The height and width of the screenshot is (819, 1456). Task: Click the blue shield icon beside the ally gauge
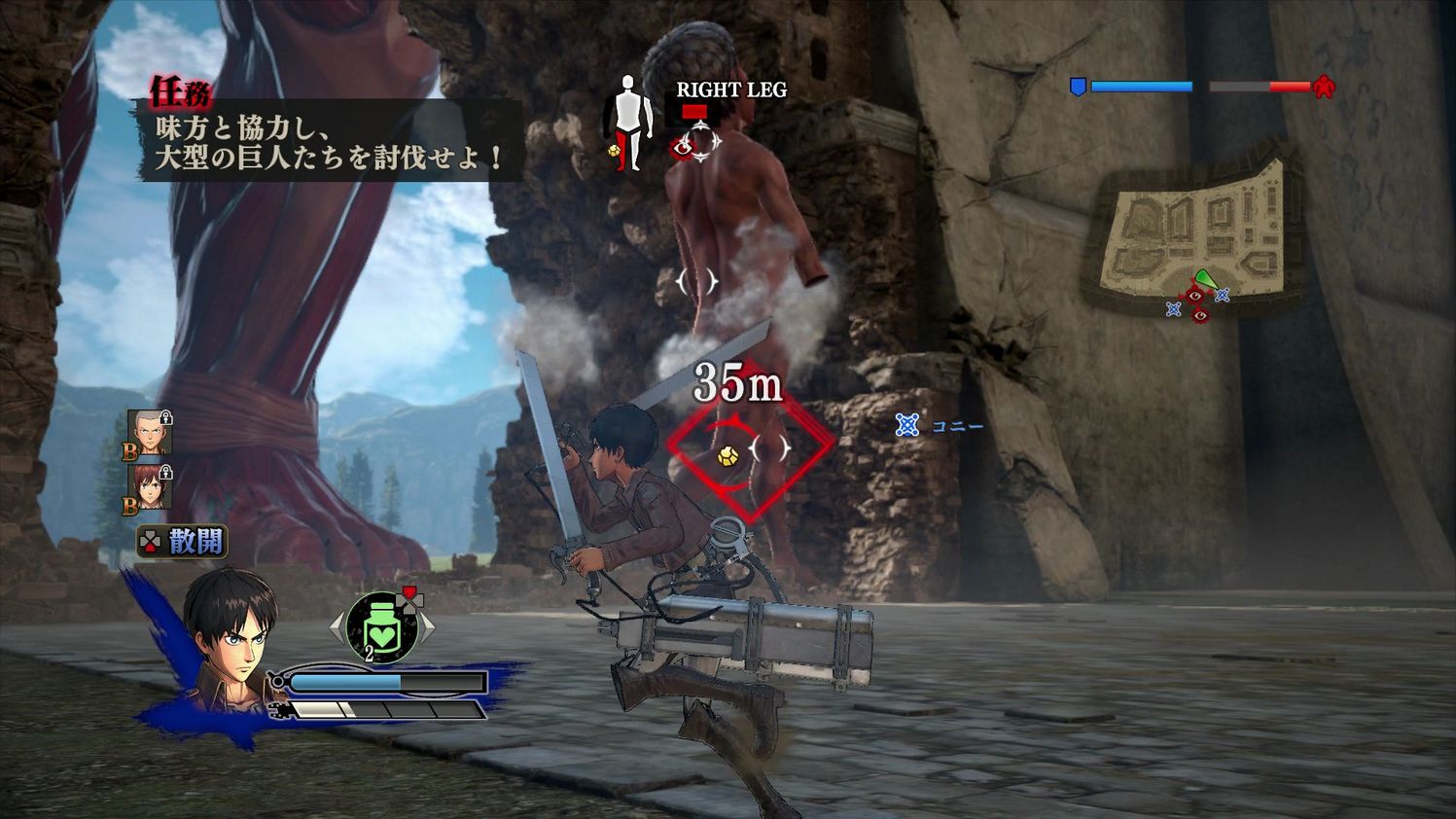tap(1078, 86)
